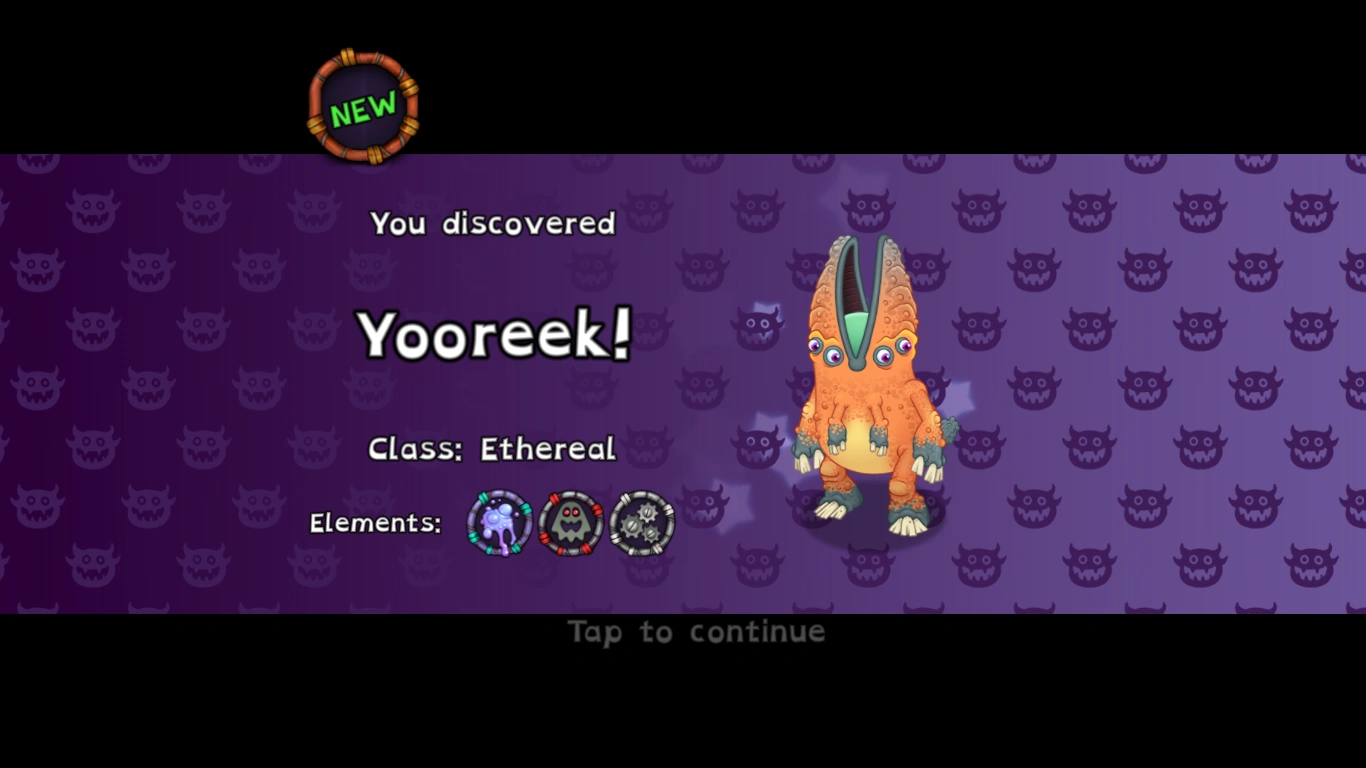The width and height of the screenshot is (1366, 768).
Task: Click the first element circle with purple goo
Action: tap(498, 521)
